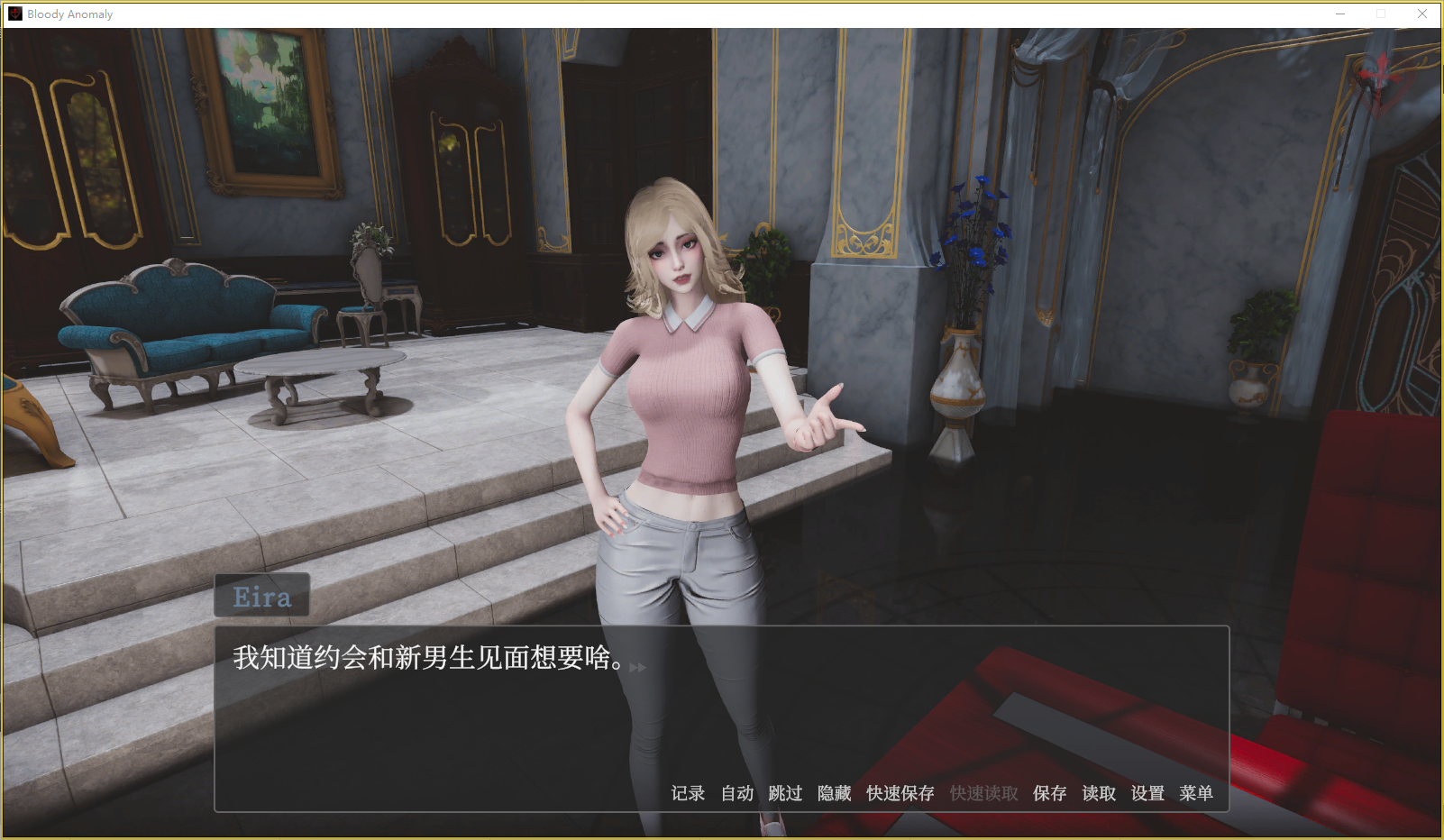Image resolution: width=1444 pixels, height=840 pixels.
Task: Click 快速保存 to quick save
Action: (900, 793)
